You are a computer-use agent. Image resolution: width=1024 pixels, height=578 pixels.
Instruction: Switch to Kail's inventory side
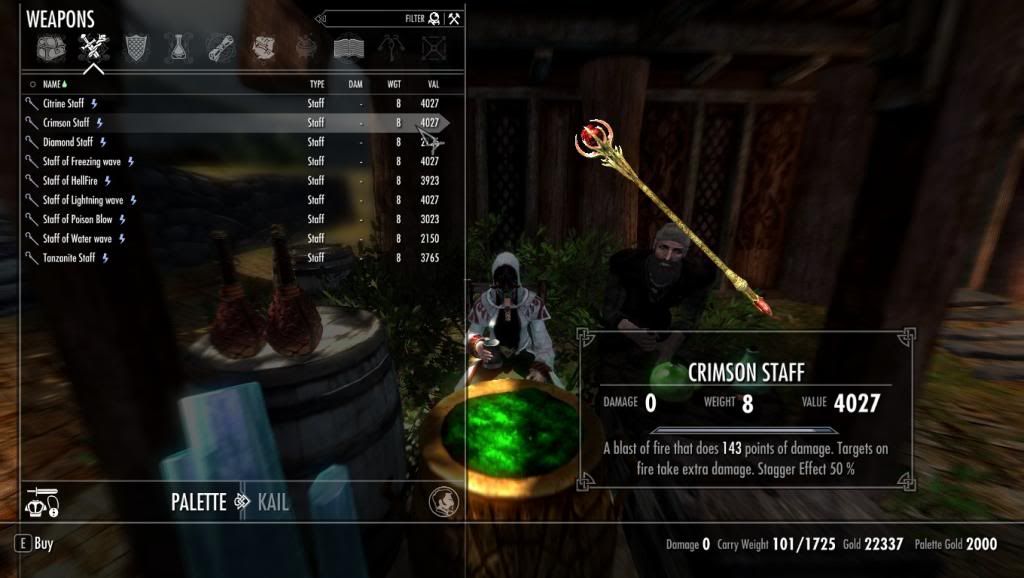click(x=273, y=502)
